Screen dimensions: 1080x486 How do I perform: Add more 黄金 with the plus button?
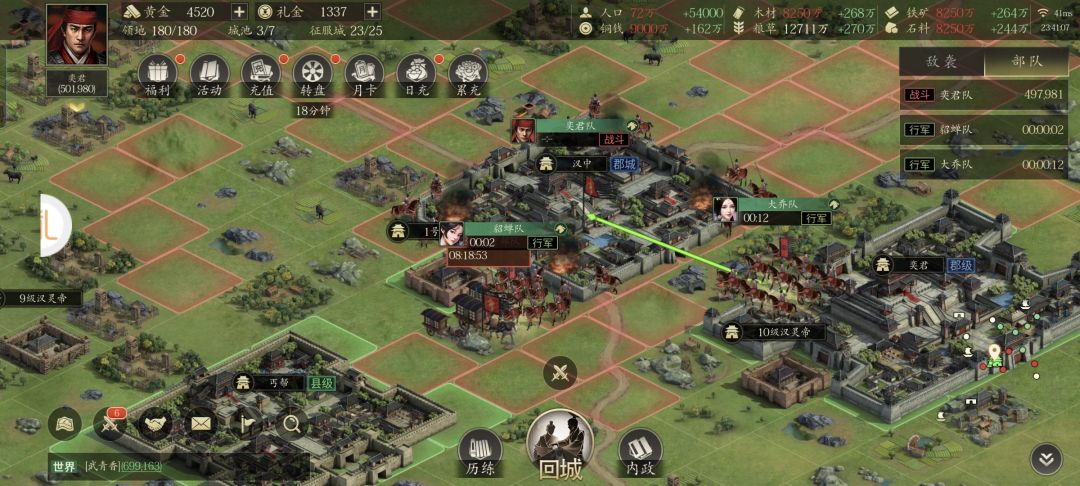pos(239,12)
